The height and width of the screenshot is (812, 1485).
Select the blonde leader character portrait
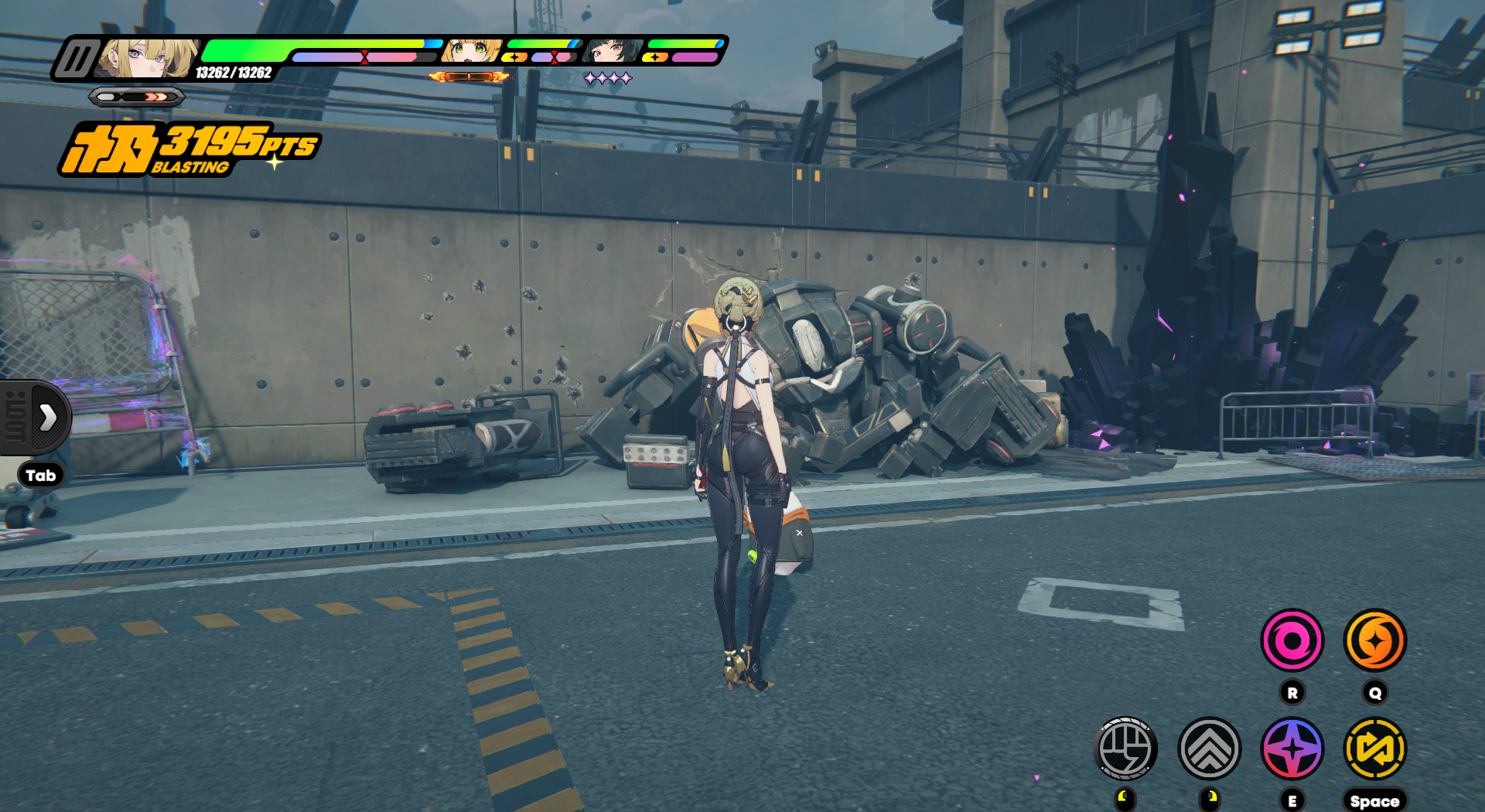(148, 58)
